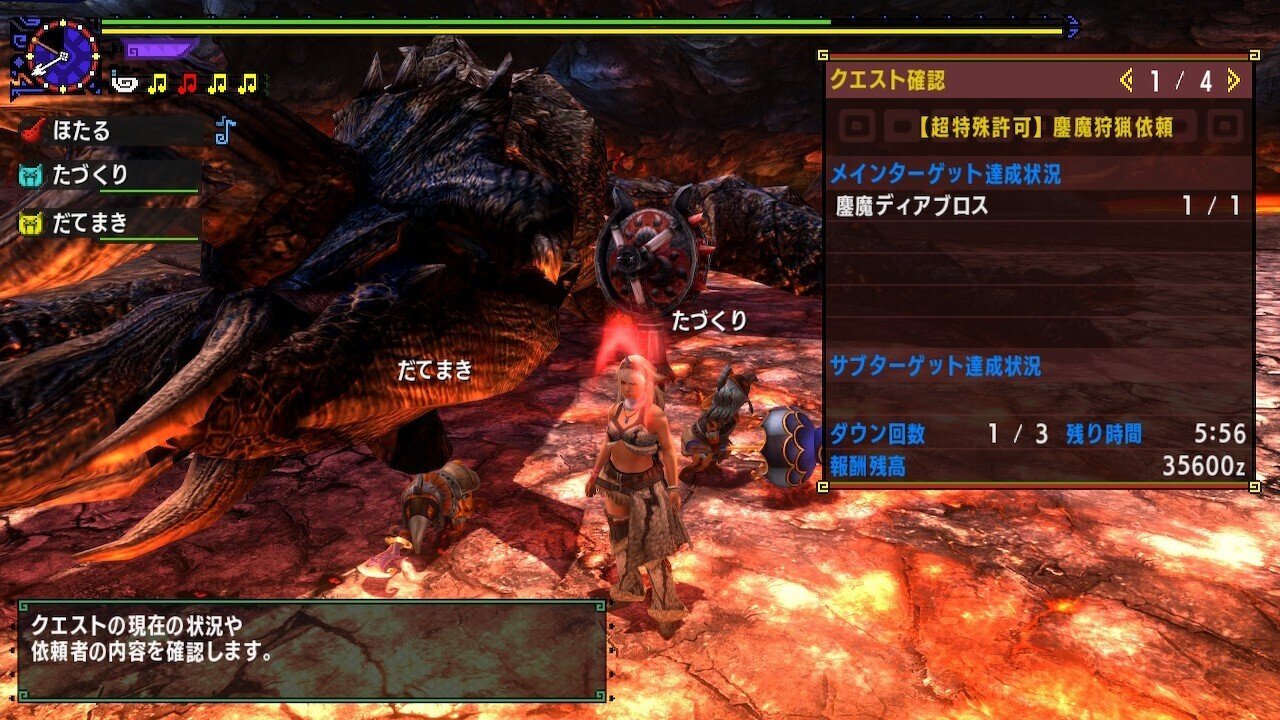Go to the previous quest info page arrow

pyautogui.click(x=1127, y=80)
